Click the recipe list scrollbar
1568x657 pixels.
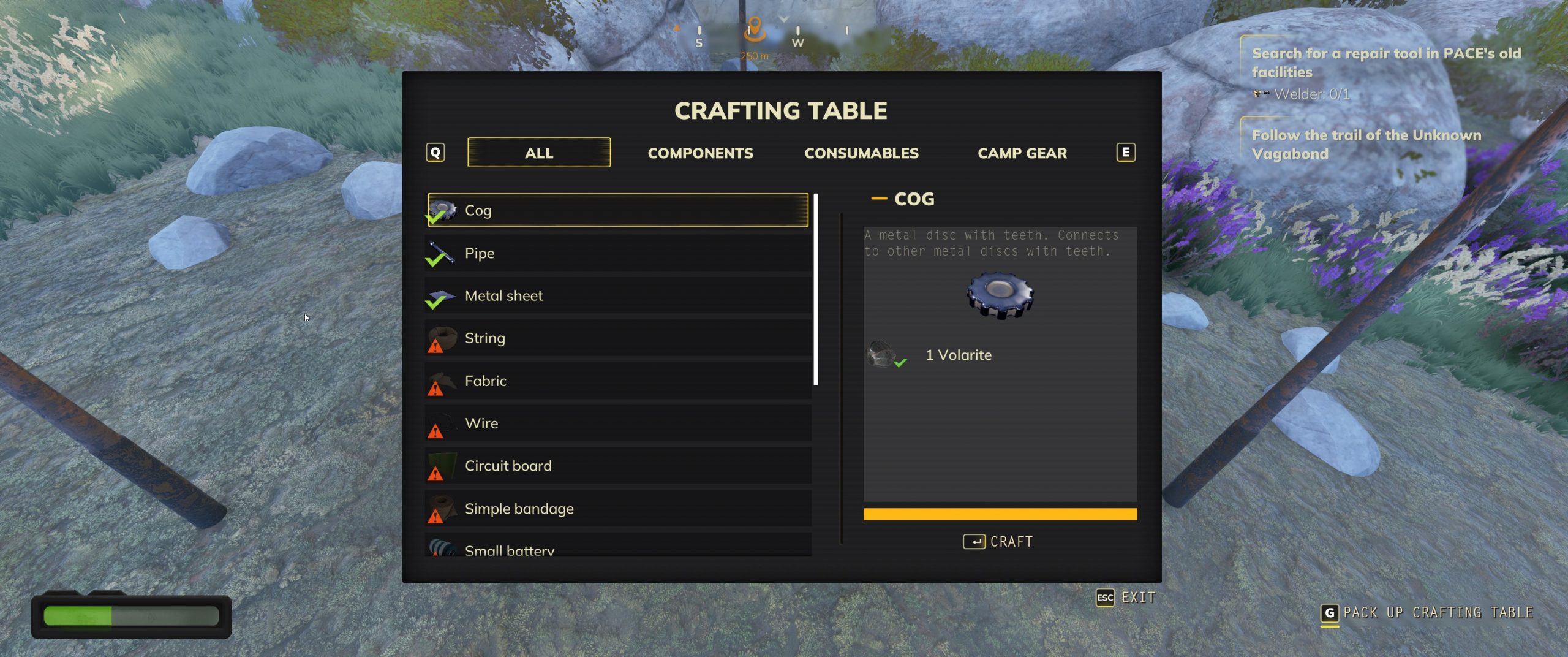pos(815,289)
